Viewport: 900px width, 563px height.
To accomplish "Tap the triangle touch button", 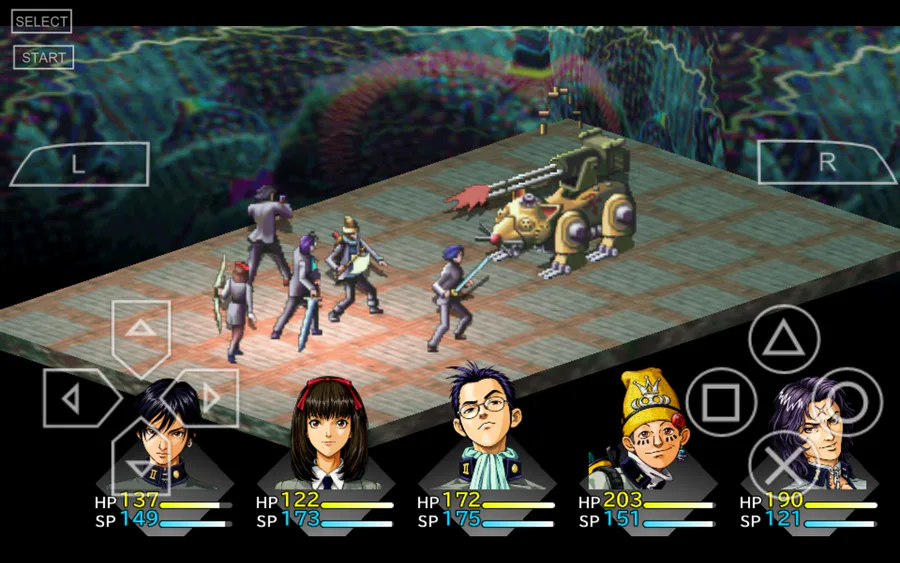I will 784,340.
